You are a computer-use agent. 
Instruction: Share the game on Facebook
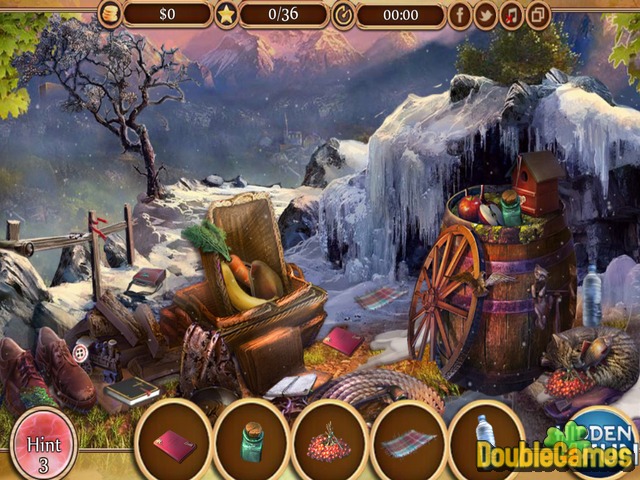click(x=461, y=15)
